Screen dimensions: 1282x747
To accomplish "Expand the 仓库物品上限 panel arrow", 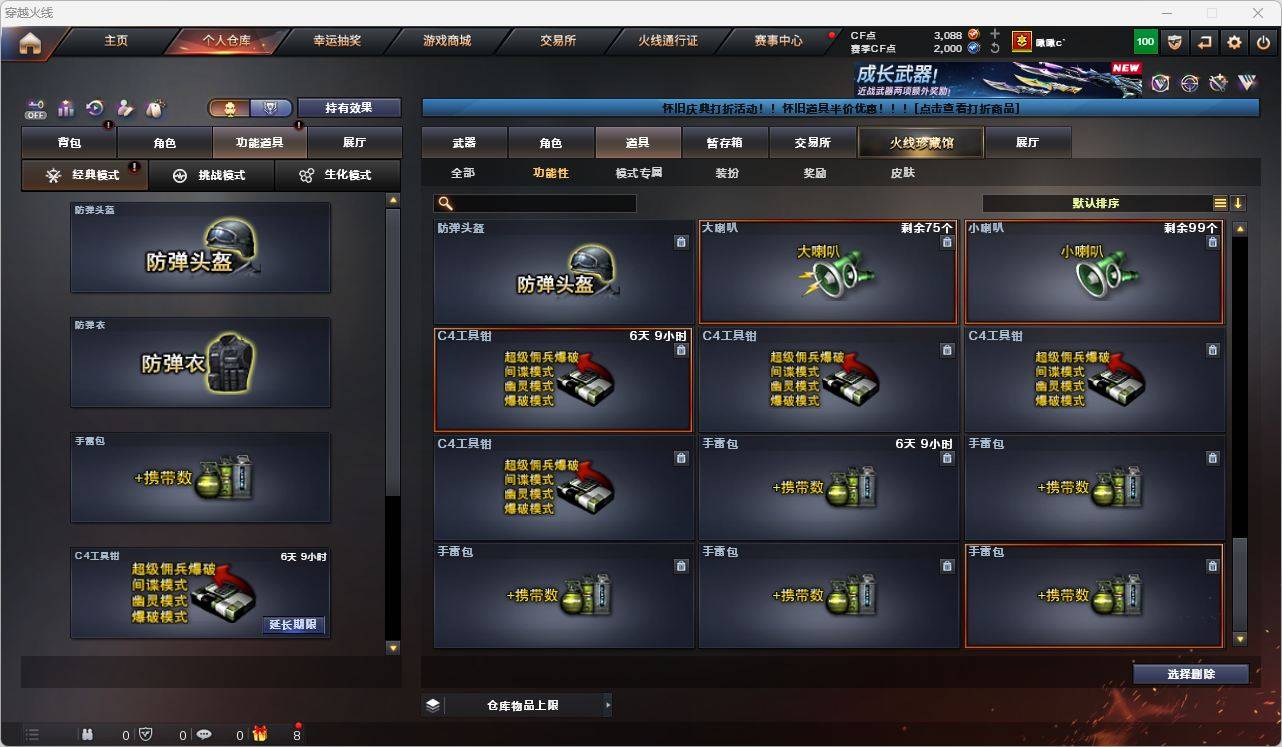I will click(607, 704).
